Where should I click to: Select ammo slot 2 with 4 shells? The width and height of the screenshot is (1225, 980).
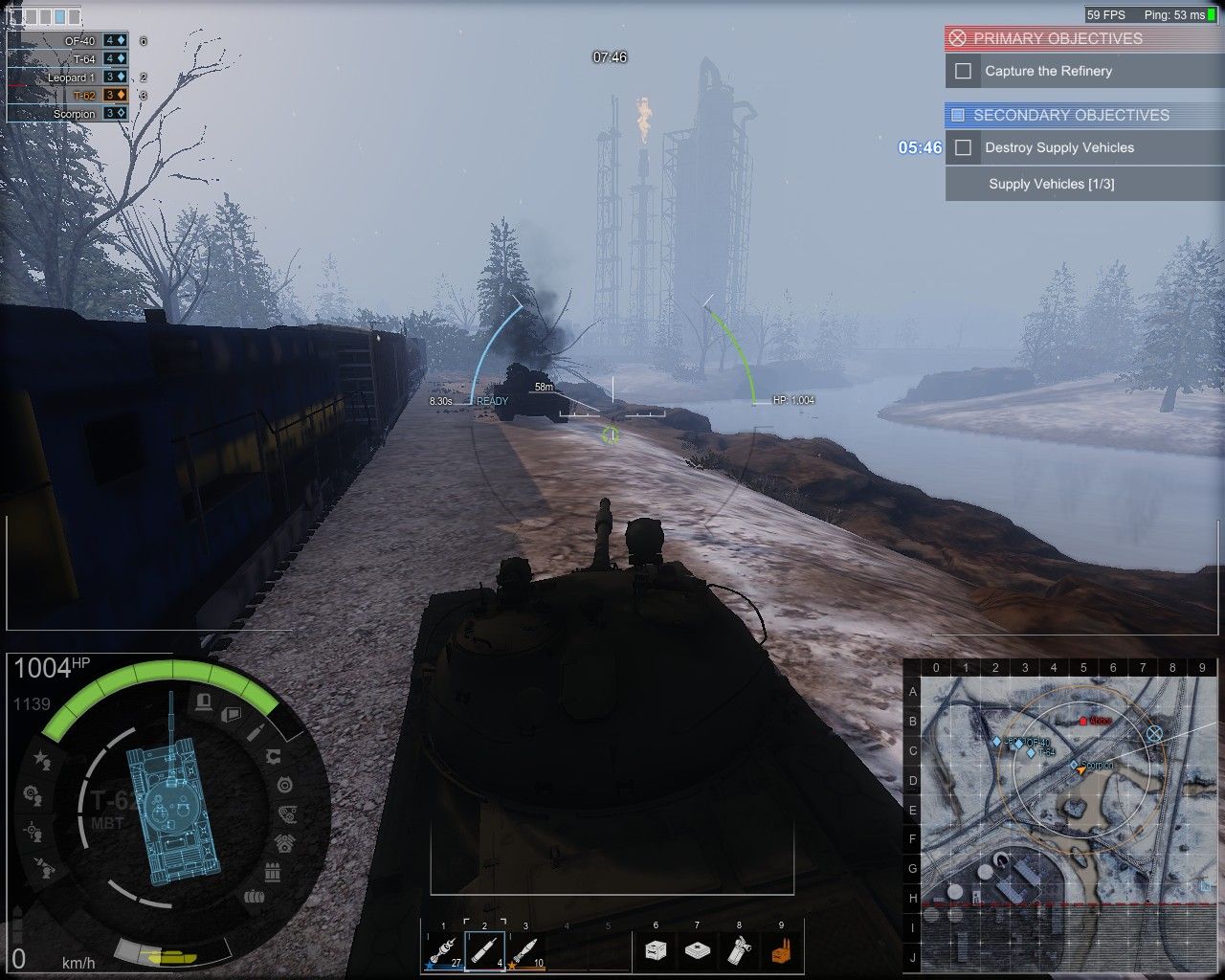pyautogui.click(x=484, y=950)
